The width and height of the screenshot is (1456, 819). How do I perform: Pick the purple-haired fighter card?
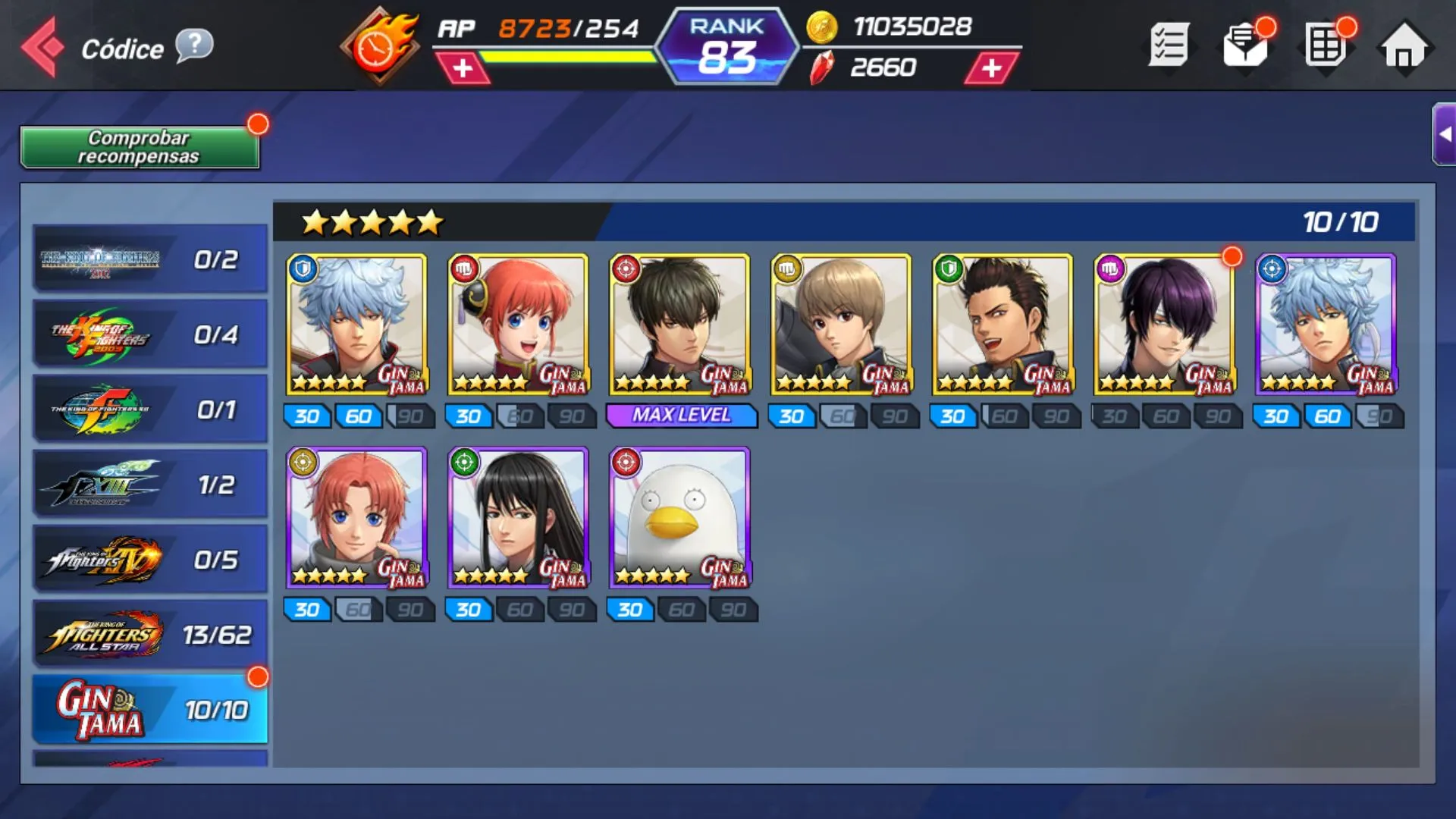tap(1164, 325)
